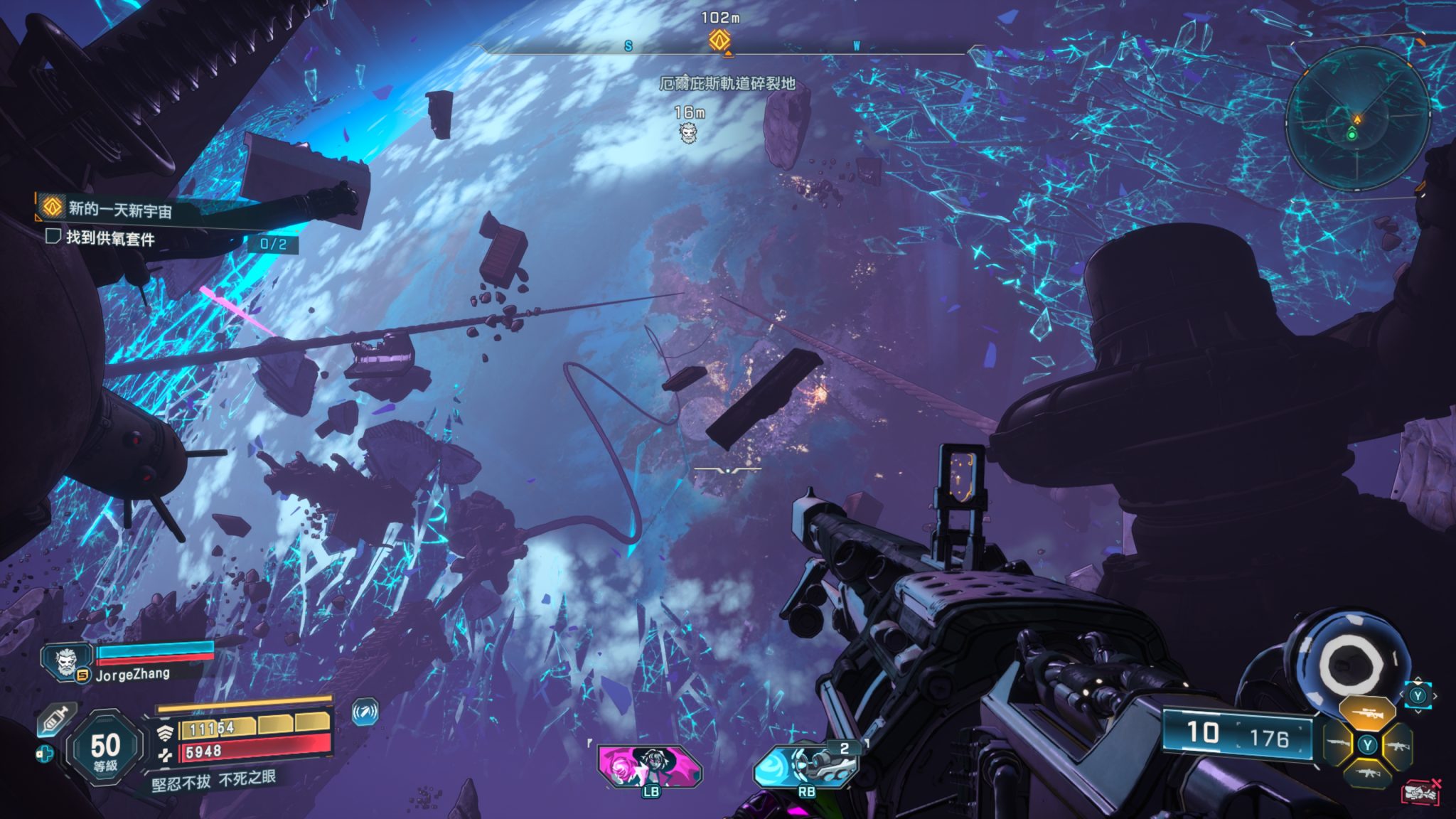Click the blue medical cross icon
This screenshot has height=819, width=1456.
(44, 754)
